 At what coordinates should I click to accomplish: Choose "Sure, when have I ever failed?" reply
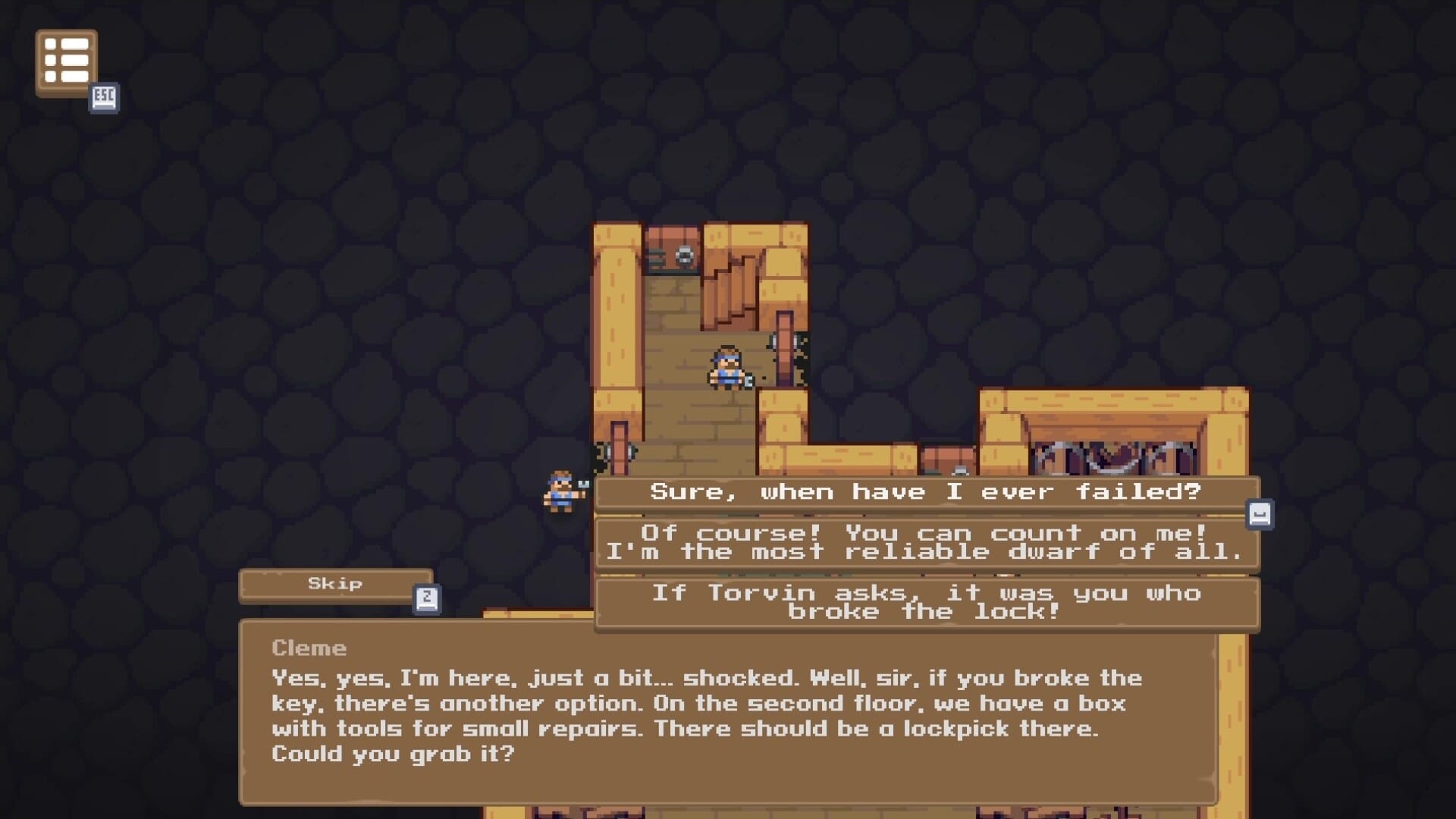click(926, 492)
